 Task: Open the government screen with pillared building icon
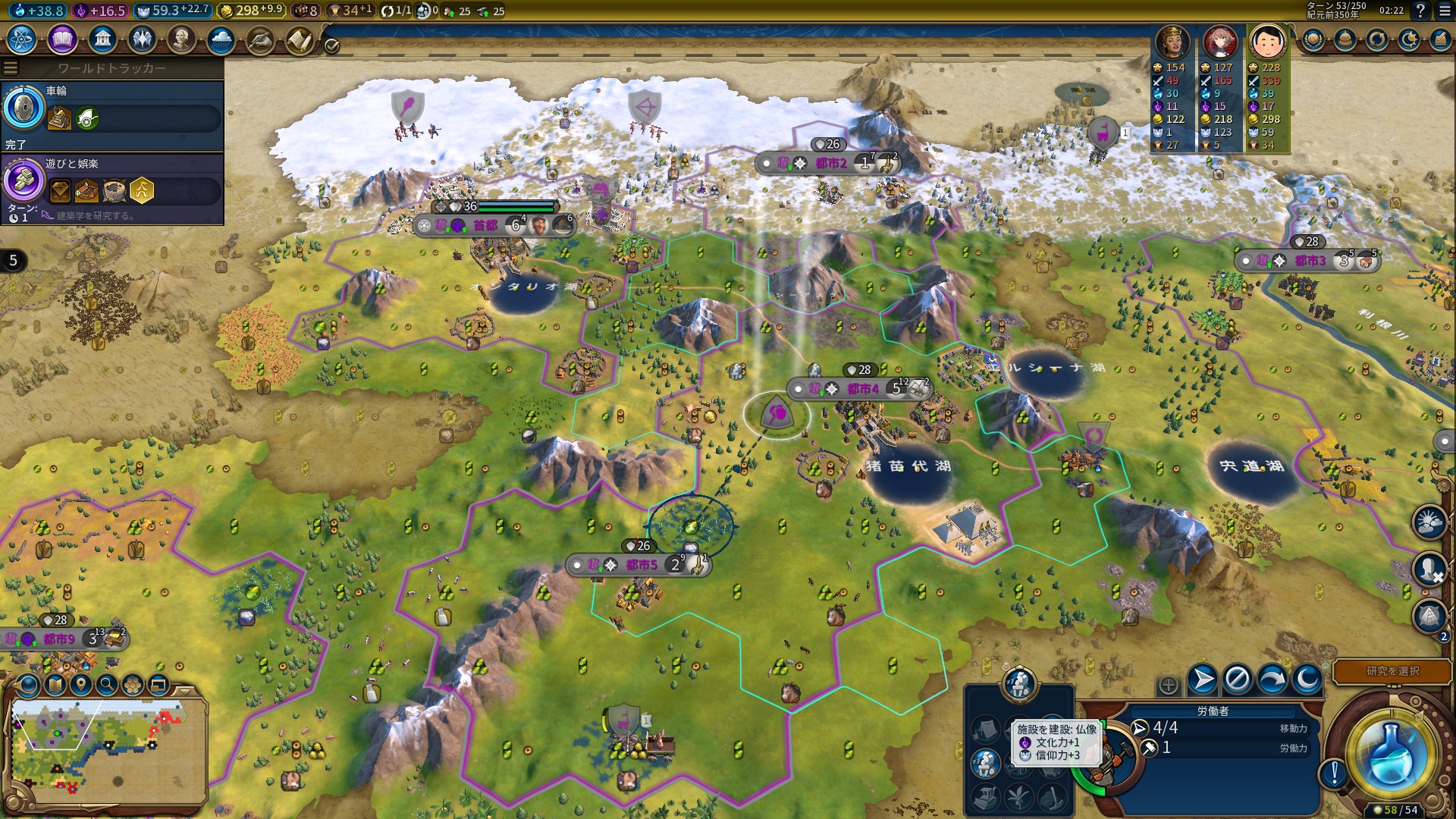(102, 39)
